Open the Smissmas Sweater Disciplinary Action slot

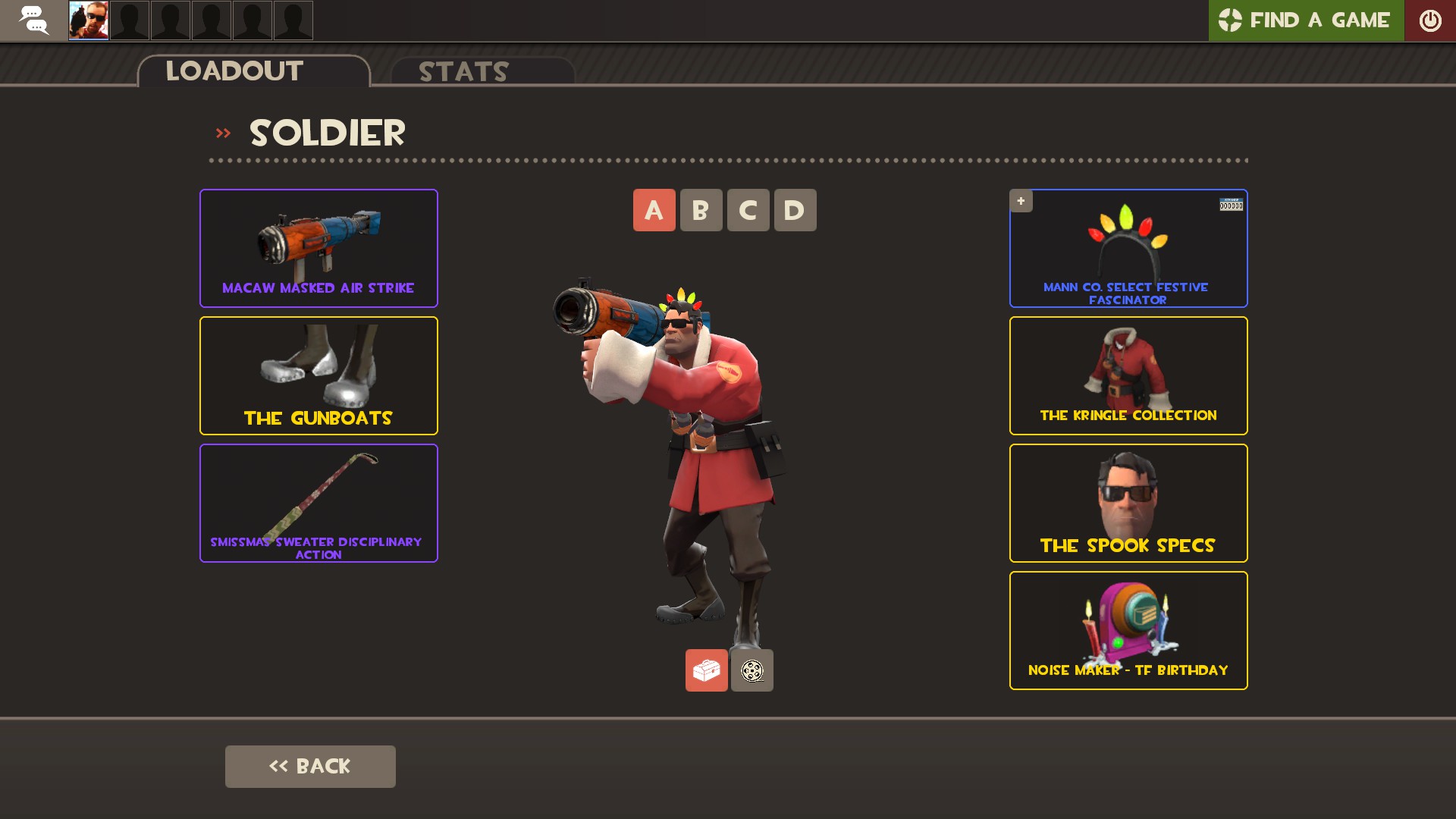pos(318,503)
